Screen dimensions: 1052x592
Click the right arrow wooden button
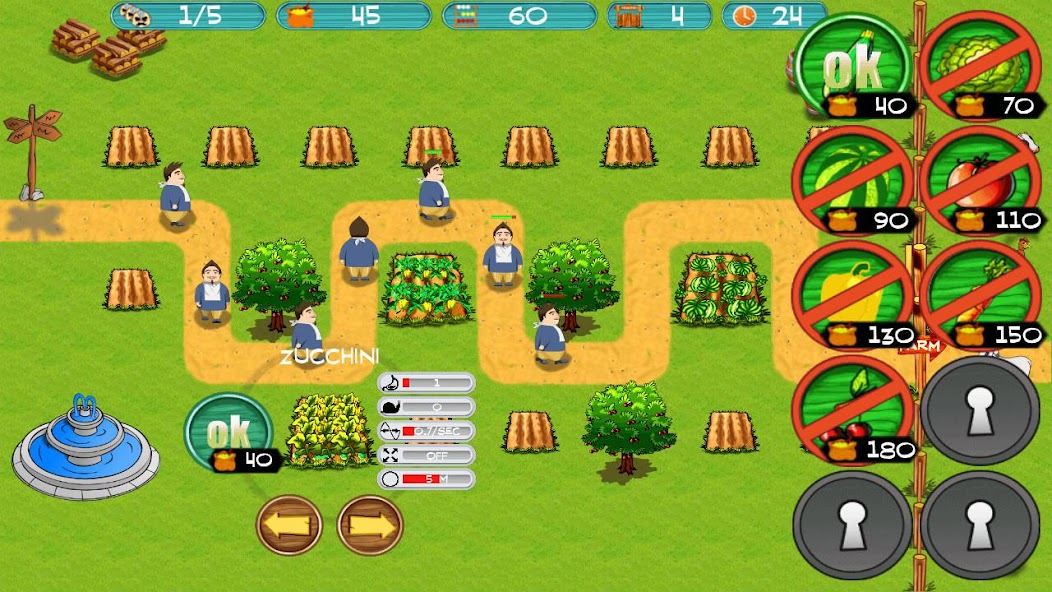[x=370, y=525]
